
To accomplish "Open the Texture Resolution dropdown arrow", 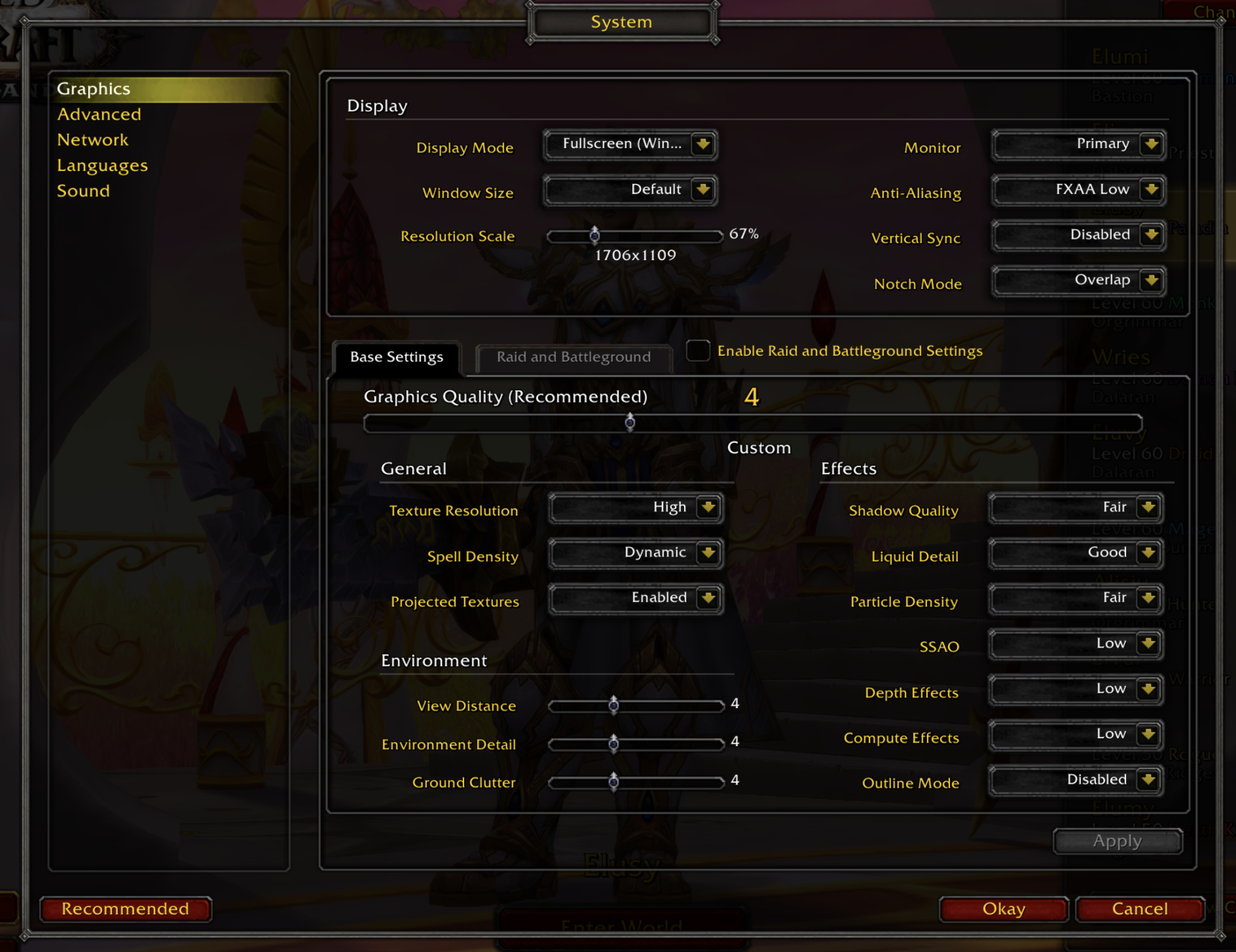I will 708,508.
